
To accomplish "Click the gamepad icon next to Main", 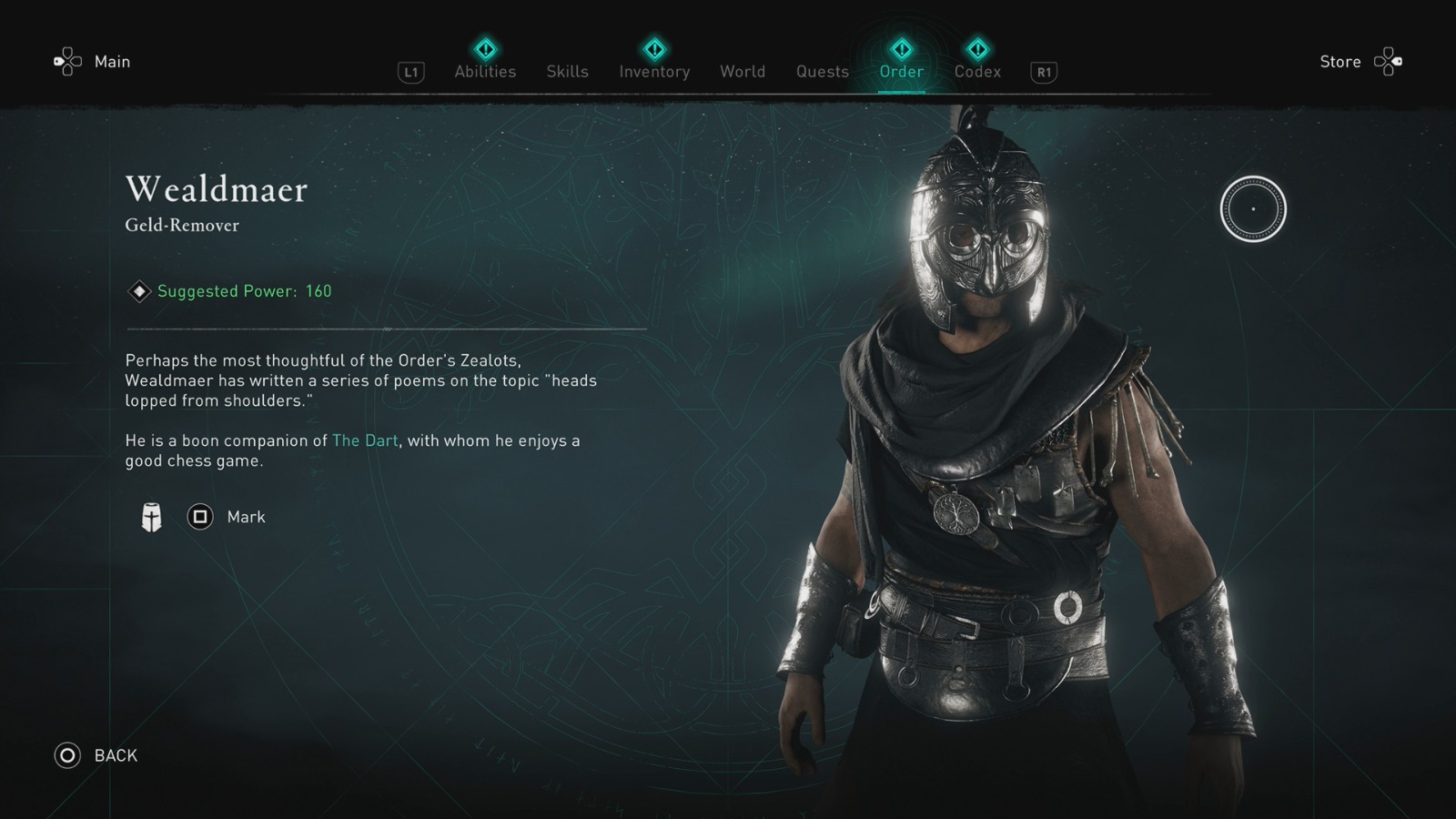I will 66,60.
